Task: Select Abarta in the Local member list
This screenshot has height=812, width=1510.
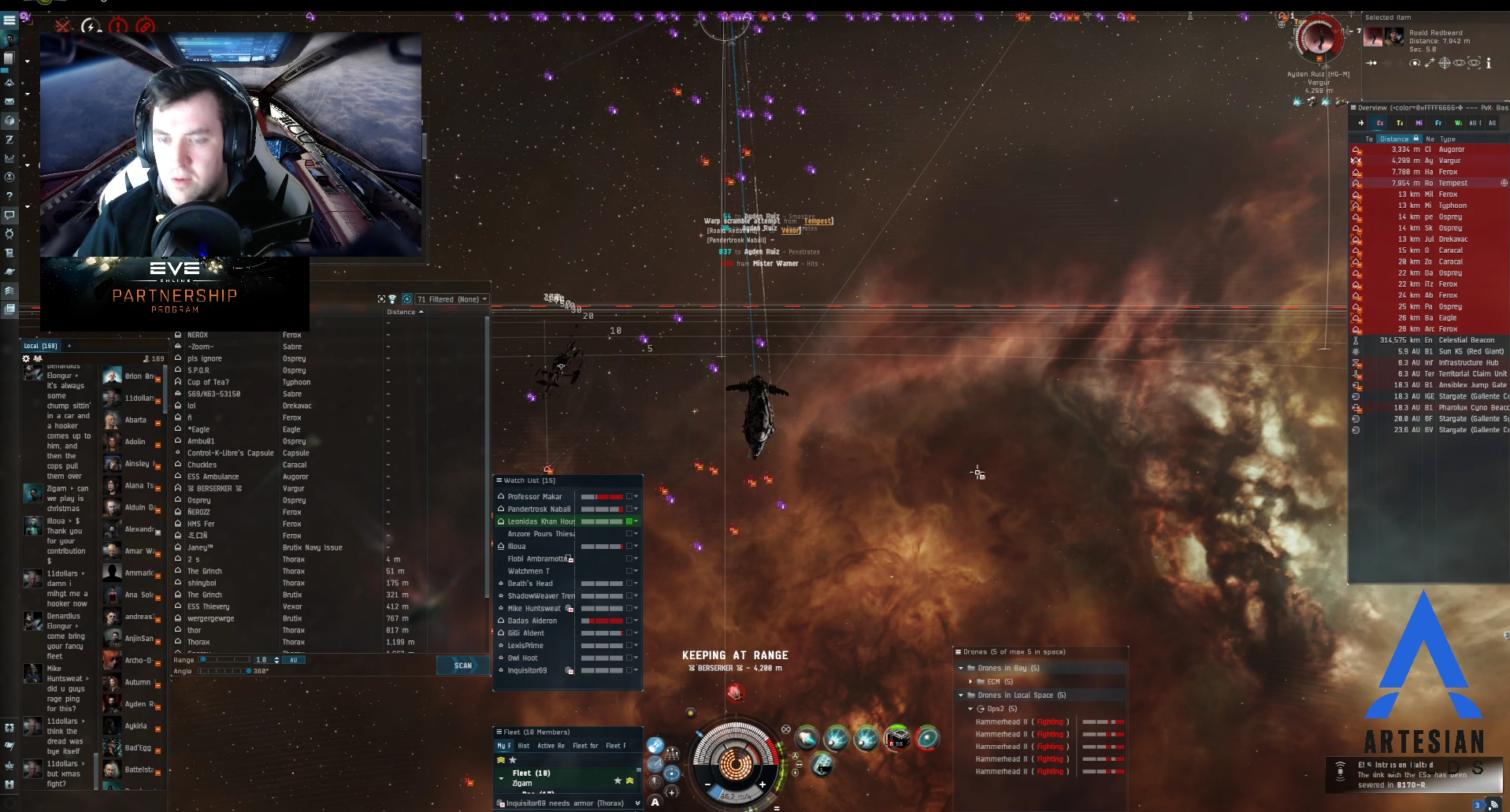Action: pyautogui.click(x=135, y=420)
